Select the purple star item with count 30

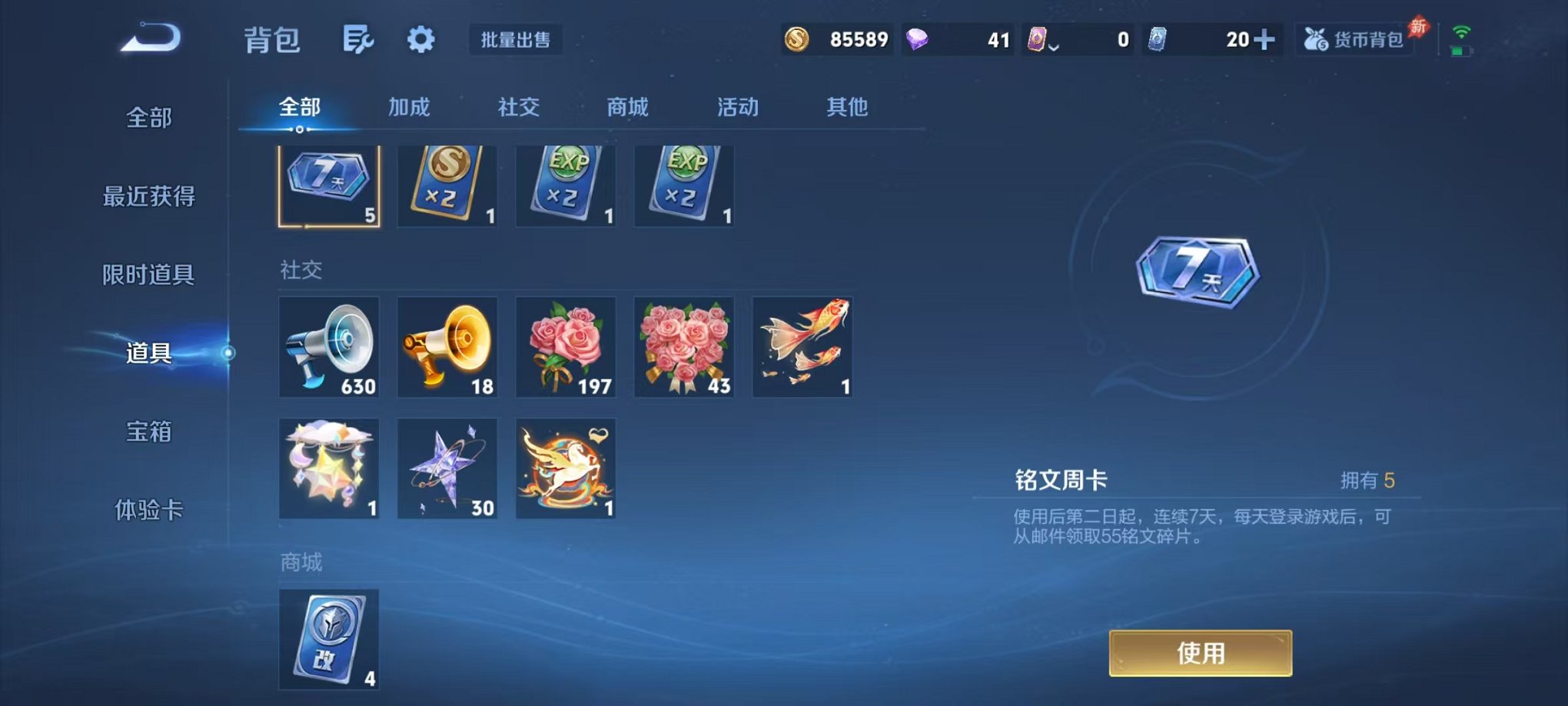pyautogui.click(x=447, y=468)
